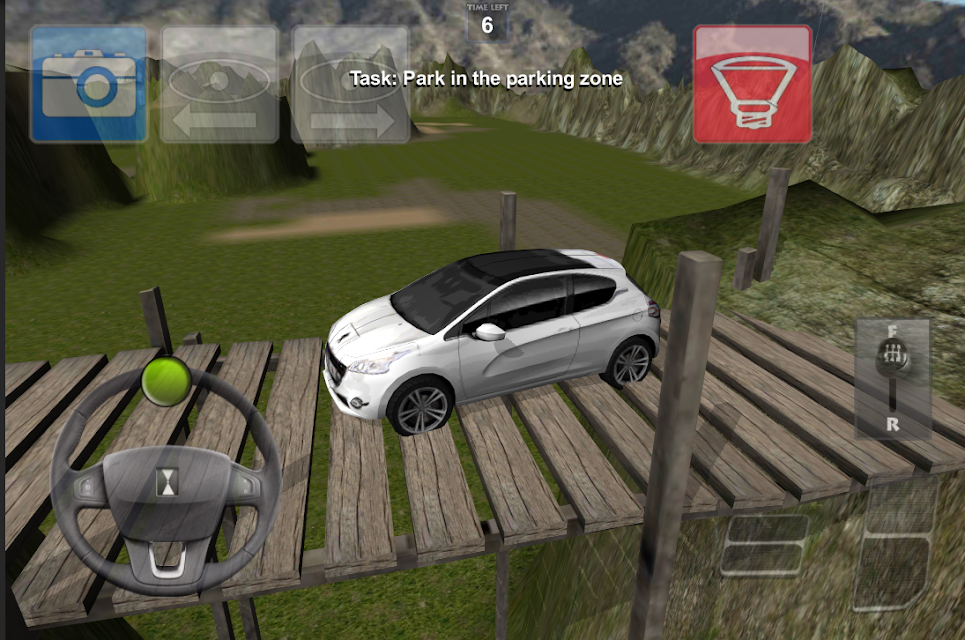Hit the brake pedal
This screenshot has width=965, height=640.
coord(765,545)
